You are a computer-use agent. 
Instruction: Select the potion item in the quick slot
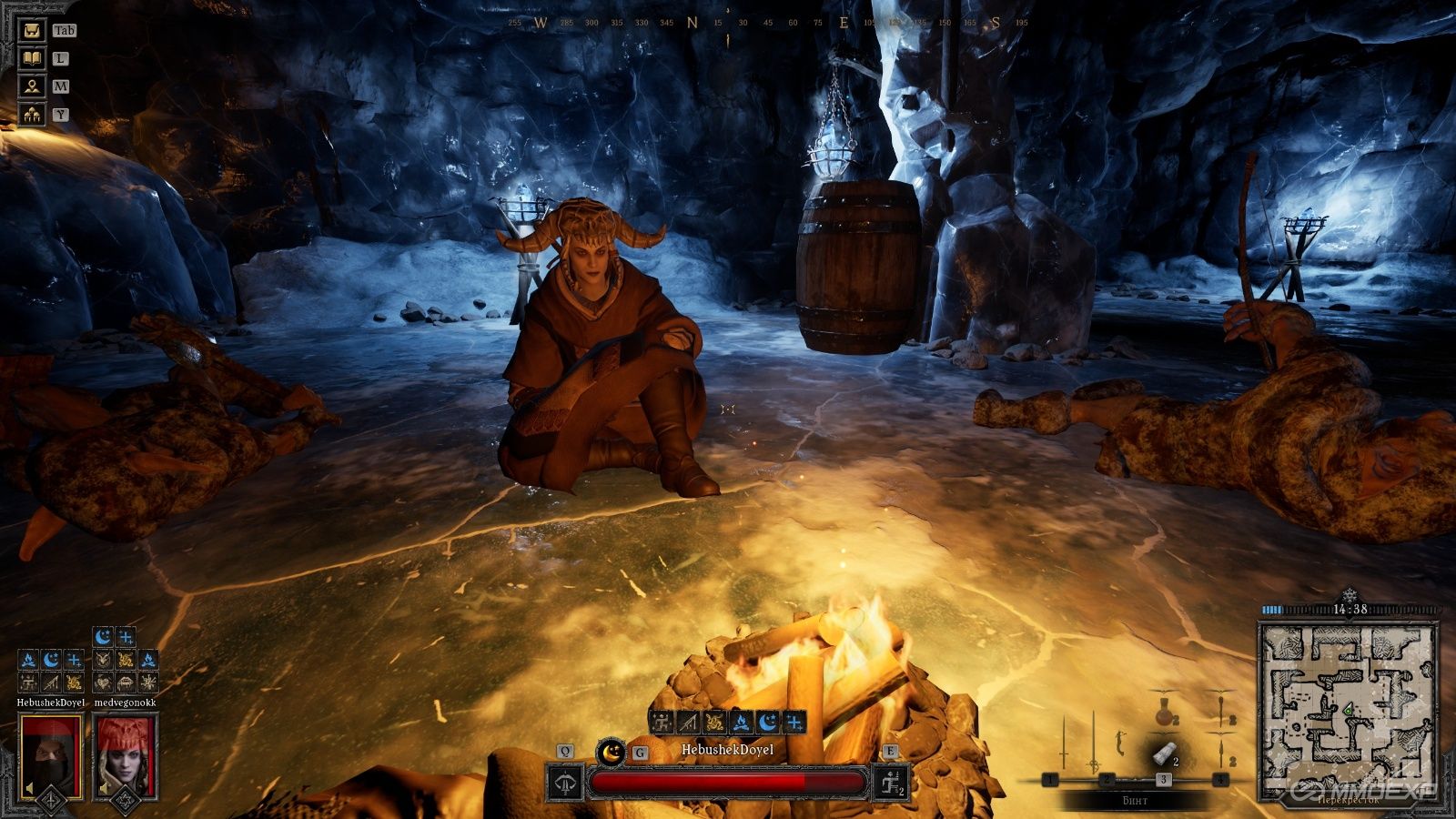(1164, 714)
